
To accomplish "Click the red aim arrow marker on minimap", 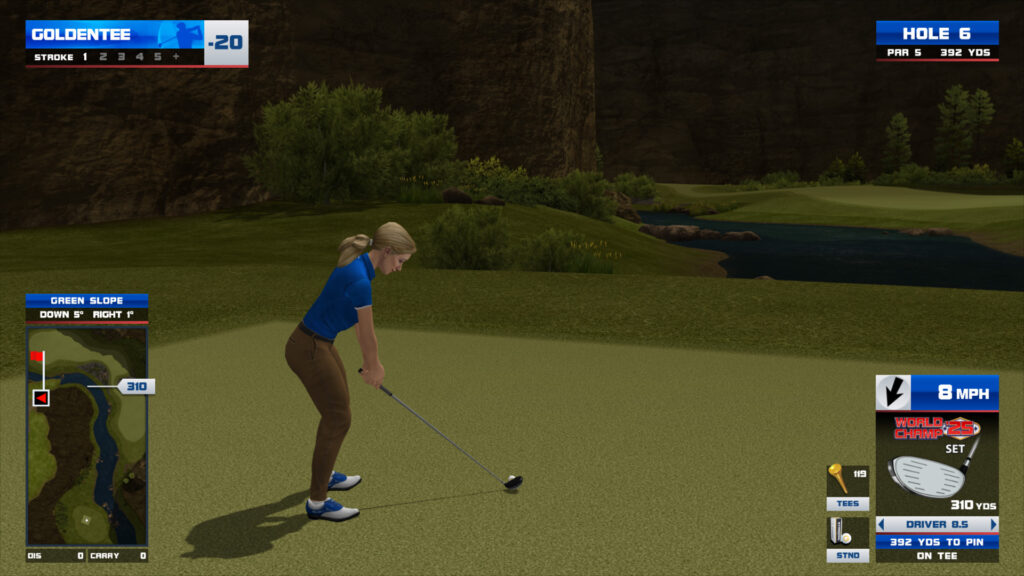I will tap(41, 398).
